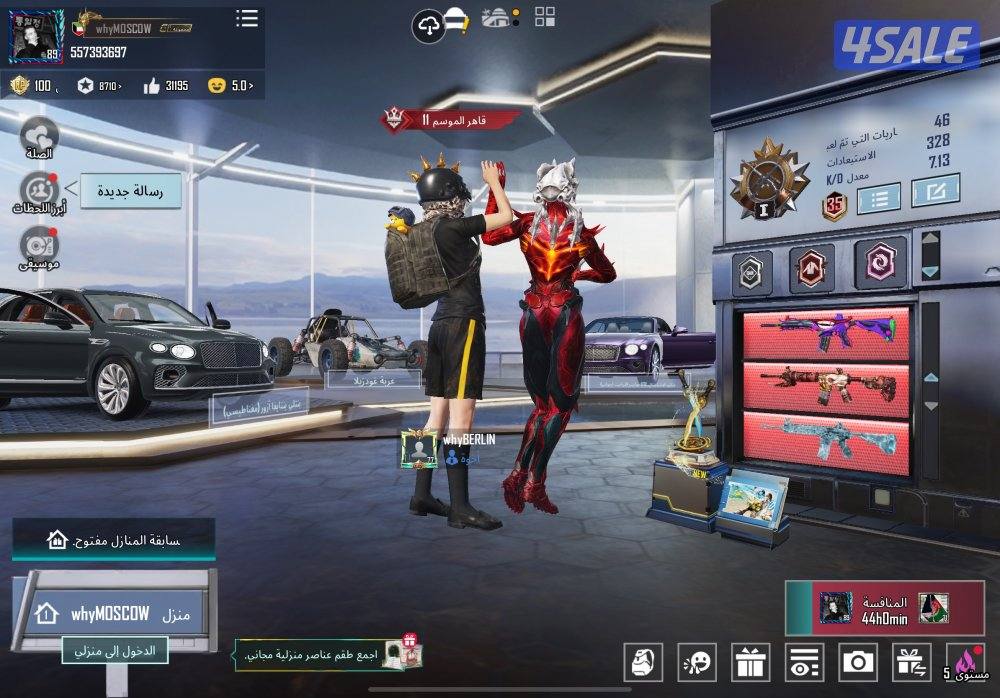Viewport: 1000px width, 698px height.
Task: Open the four-squares grid menu
Action: click(x=545, y=17)
